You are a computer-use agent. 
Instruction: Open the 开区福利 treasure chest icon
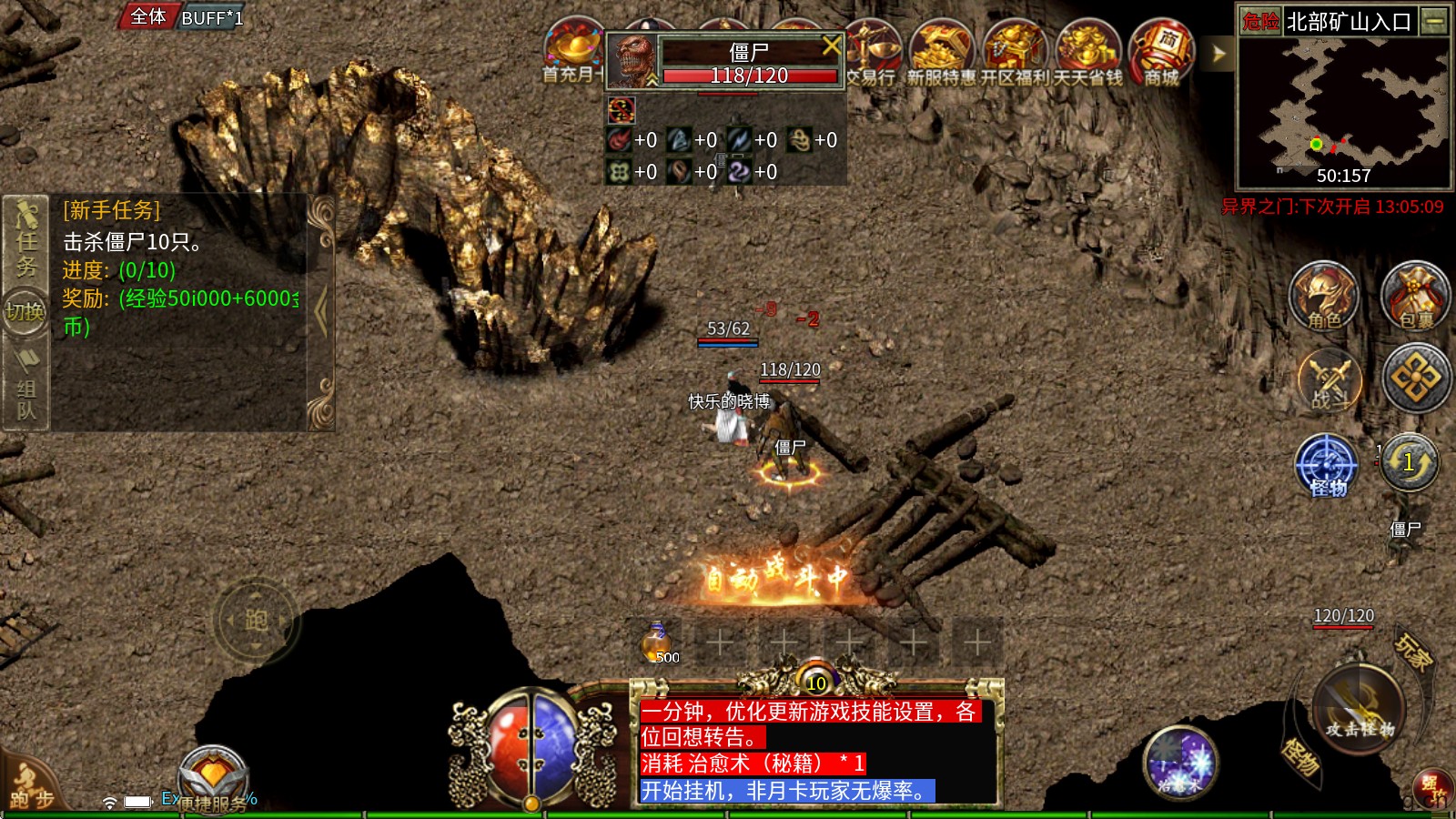[x=1014, y=53]
